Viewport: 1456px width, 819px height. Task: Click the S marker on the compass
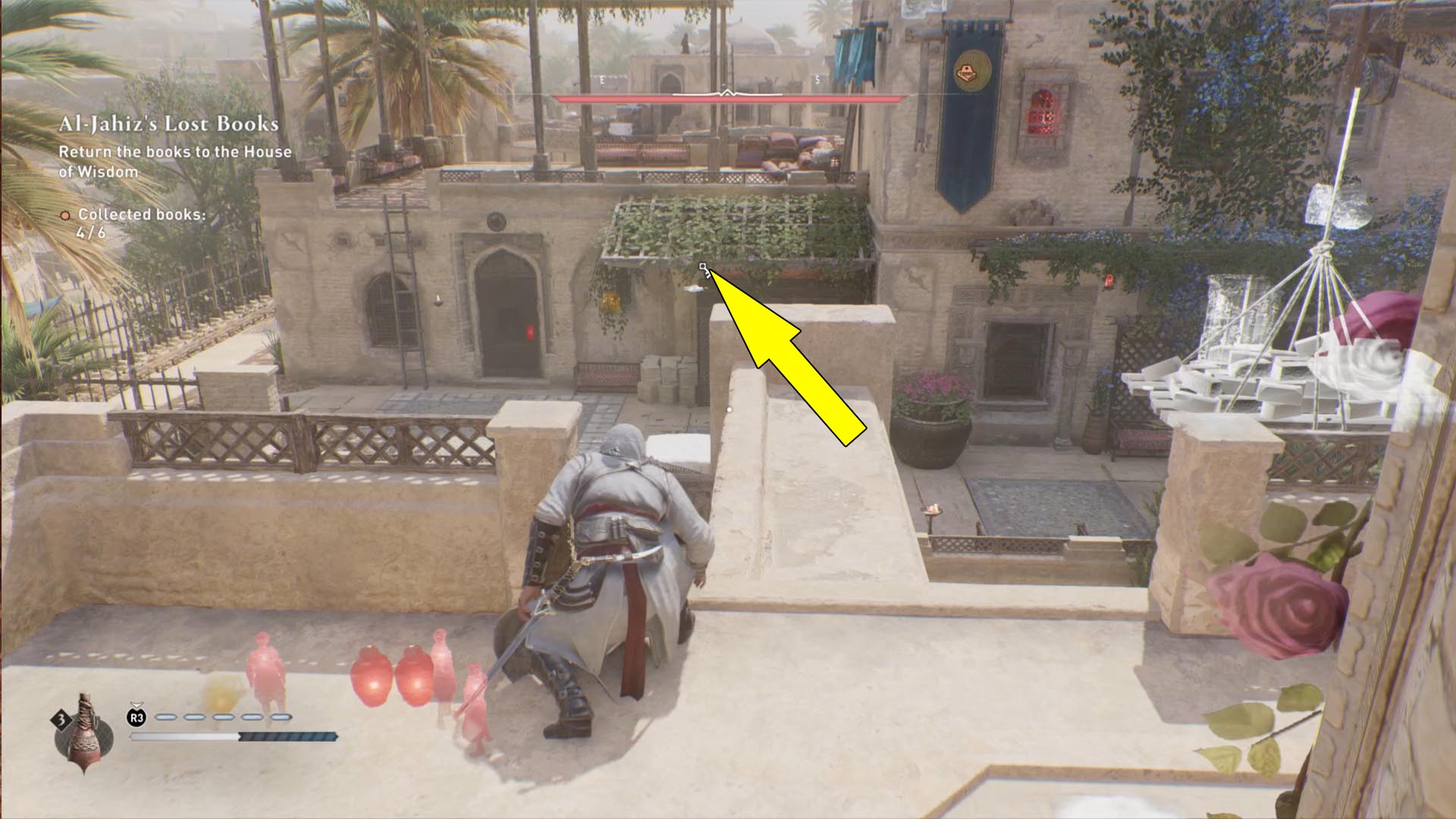pyautogui.click(x=817, y=78)
